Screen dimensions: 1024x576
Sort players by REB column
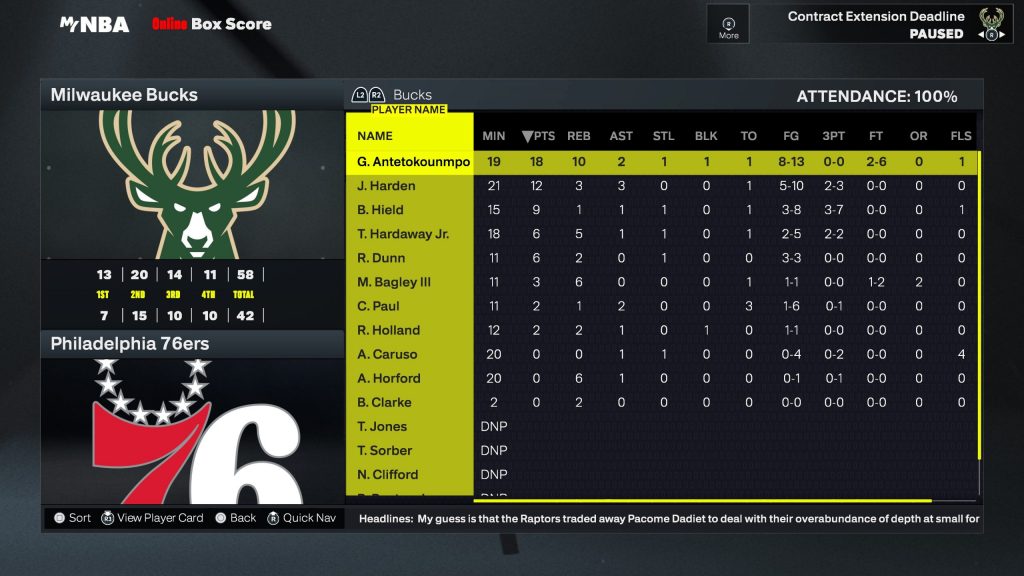pyautogui.click(x=579, y=136)
